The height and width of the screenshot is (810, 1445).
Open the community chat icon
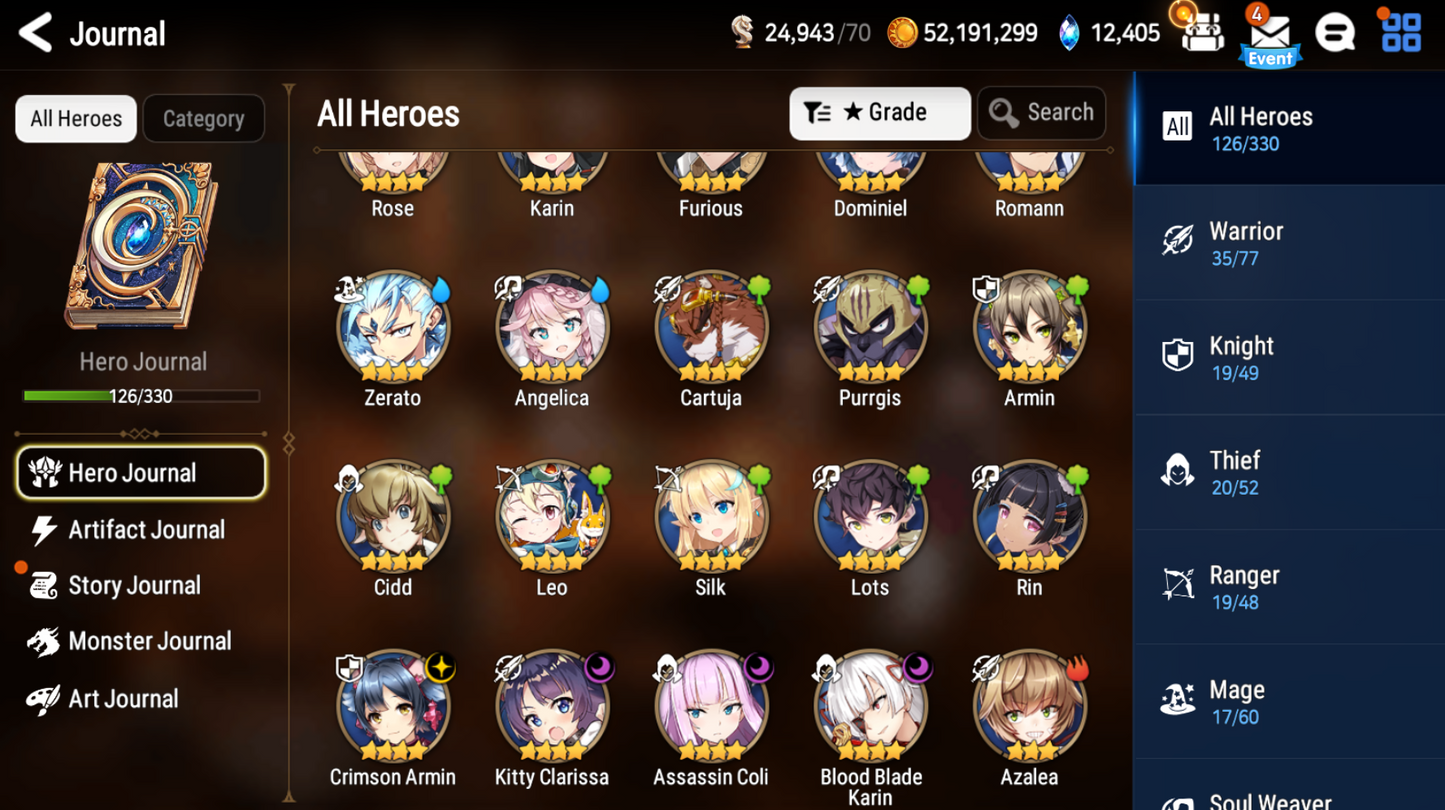coord(1337,31)
